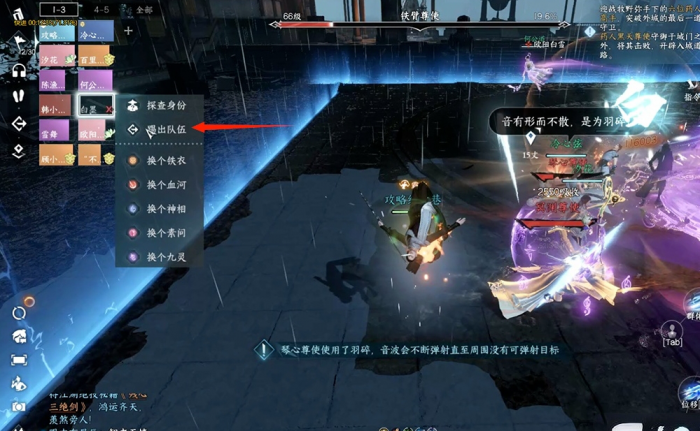Open the camera screenshot icon
700x431 pixels.
click(19, 407)
